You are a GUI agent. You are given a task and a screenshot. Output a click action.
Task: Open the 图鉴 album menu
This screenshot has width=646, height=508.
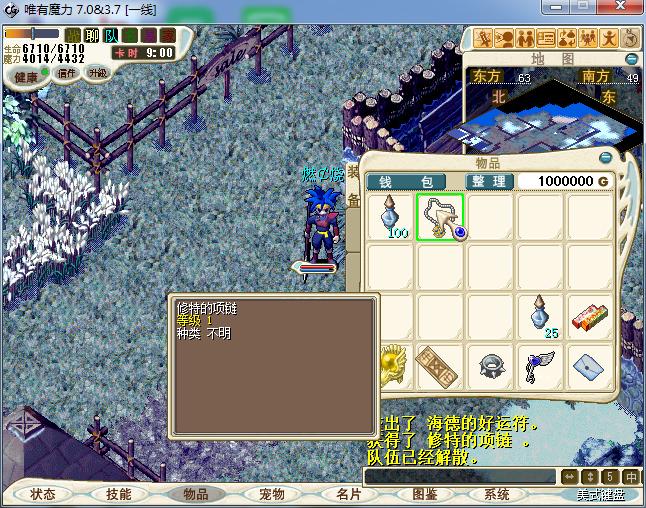click(x=423, y=494)
